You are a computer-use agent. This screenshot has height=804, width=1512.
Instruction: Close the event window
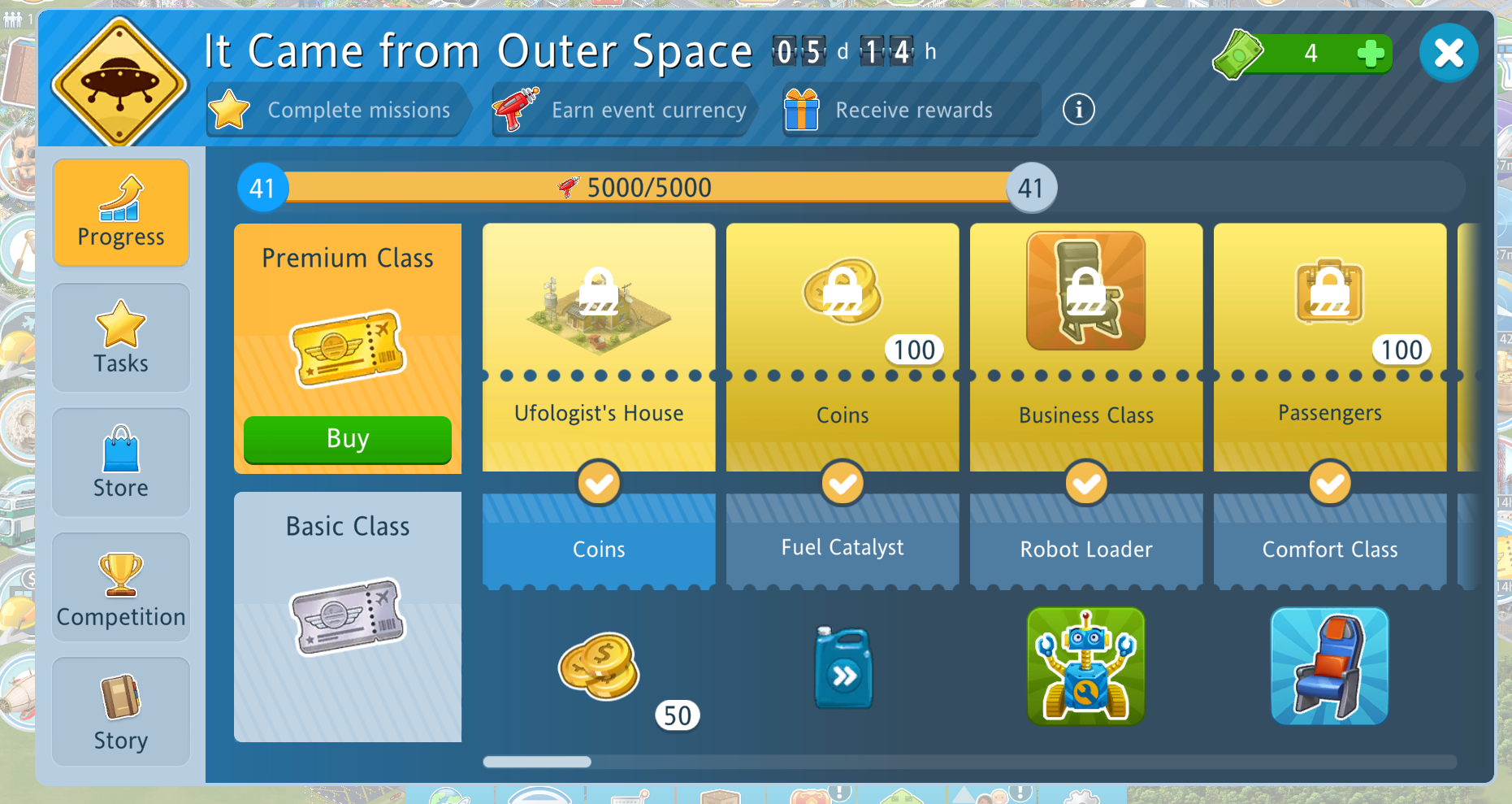[1448, 54]
